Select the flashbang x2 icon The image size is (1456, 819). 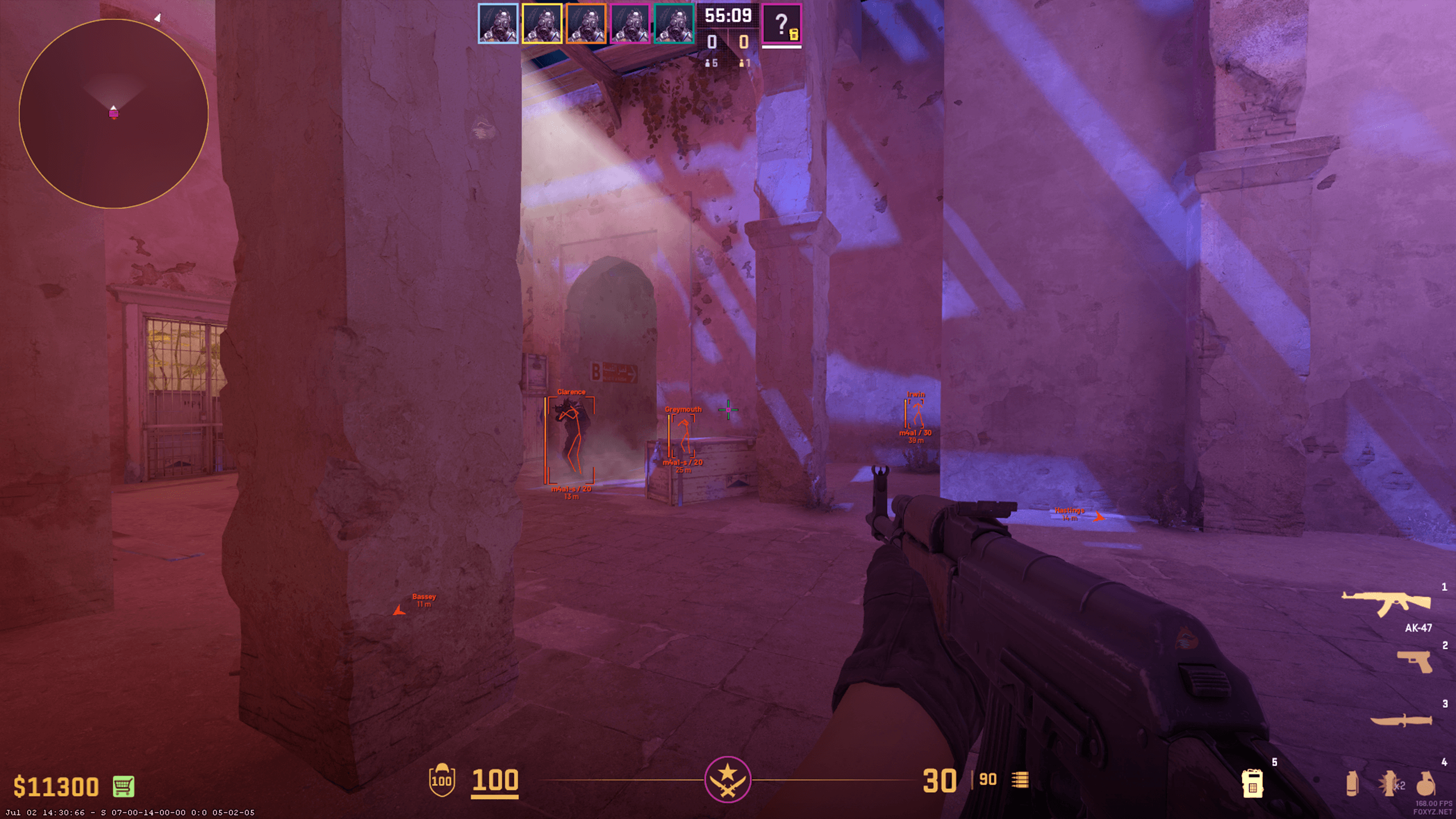point(1389,784)
